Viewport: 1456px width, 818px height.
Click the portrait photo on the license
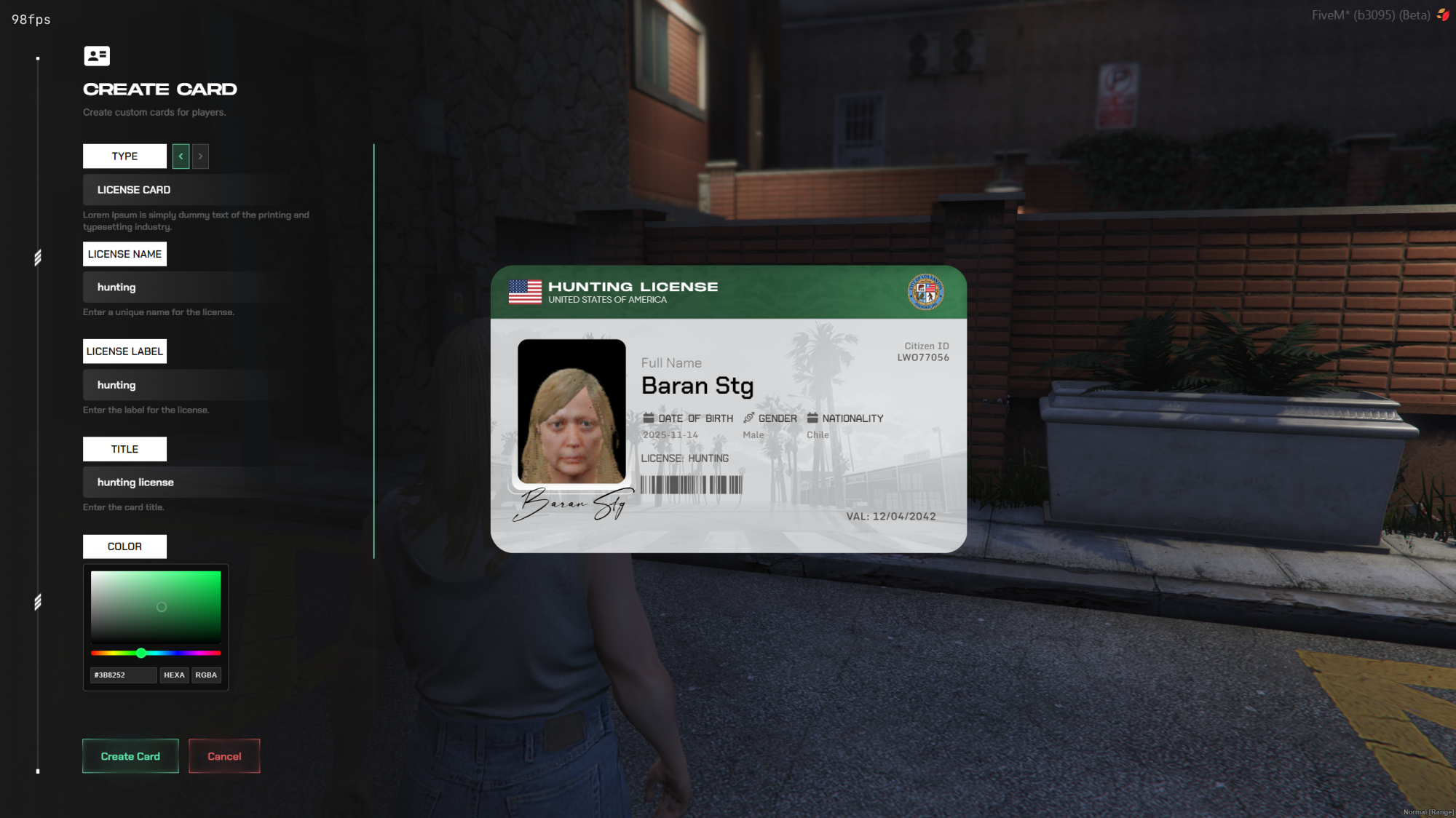pyautogui.click(x=572, y=410)
